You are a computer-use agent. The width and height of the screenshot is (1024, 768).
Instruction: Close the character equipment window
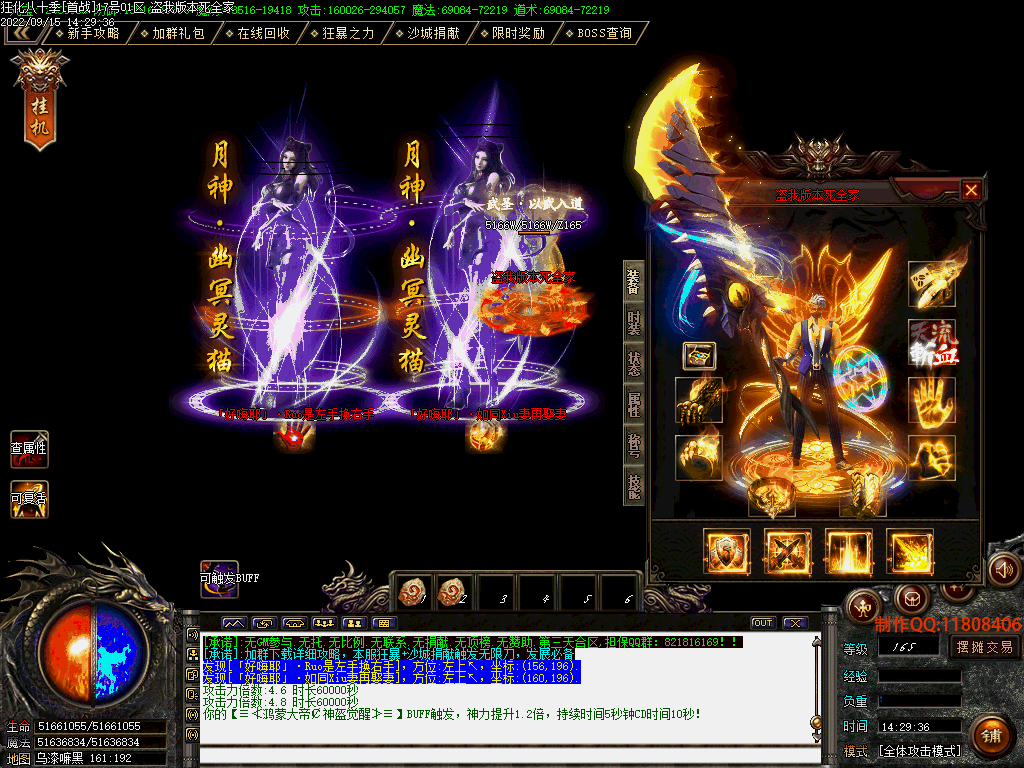tap(971, 190)
